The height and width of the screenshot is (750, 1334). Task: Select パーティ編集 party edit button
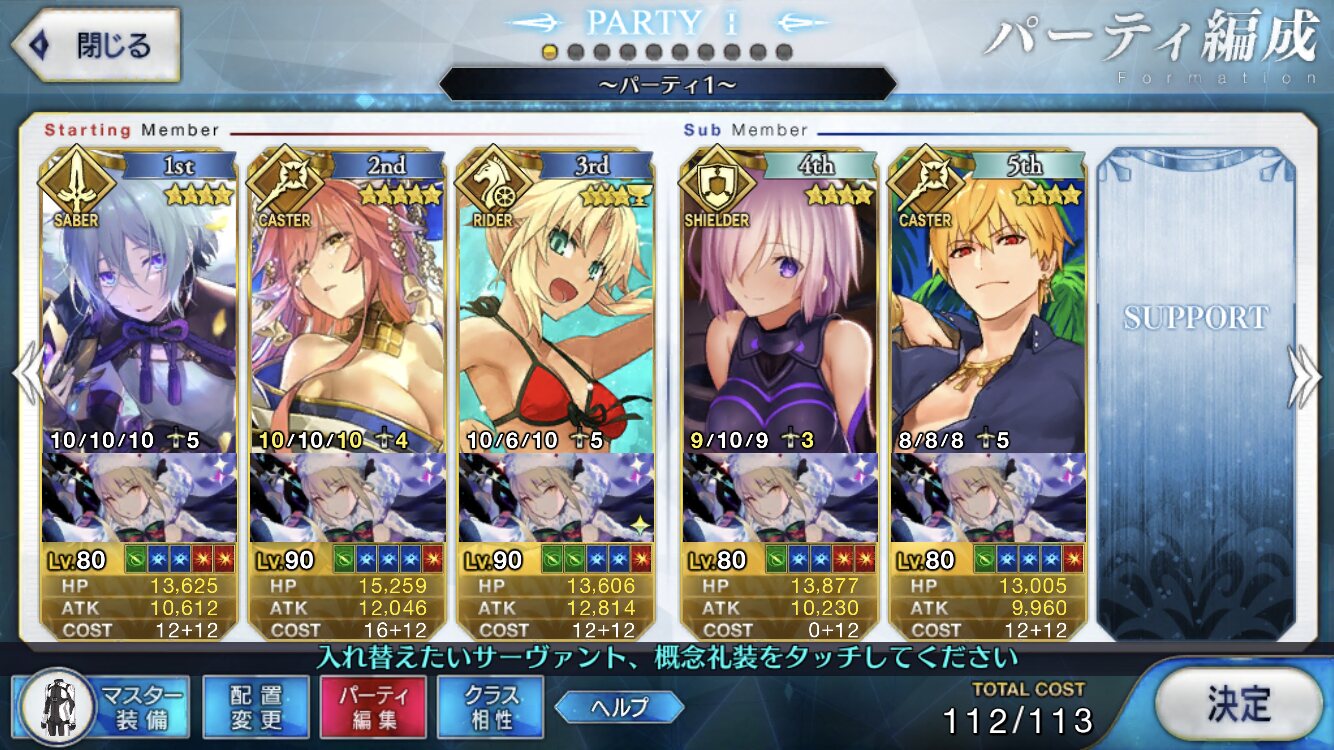(373, 705)
